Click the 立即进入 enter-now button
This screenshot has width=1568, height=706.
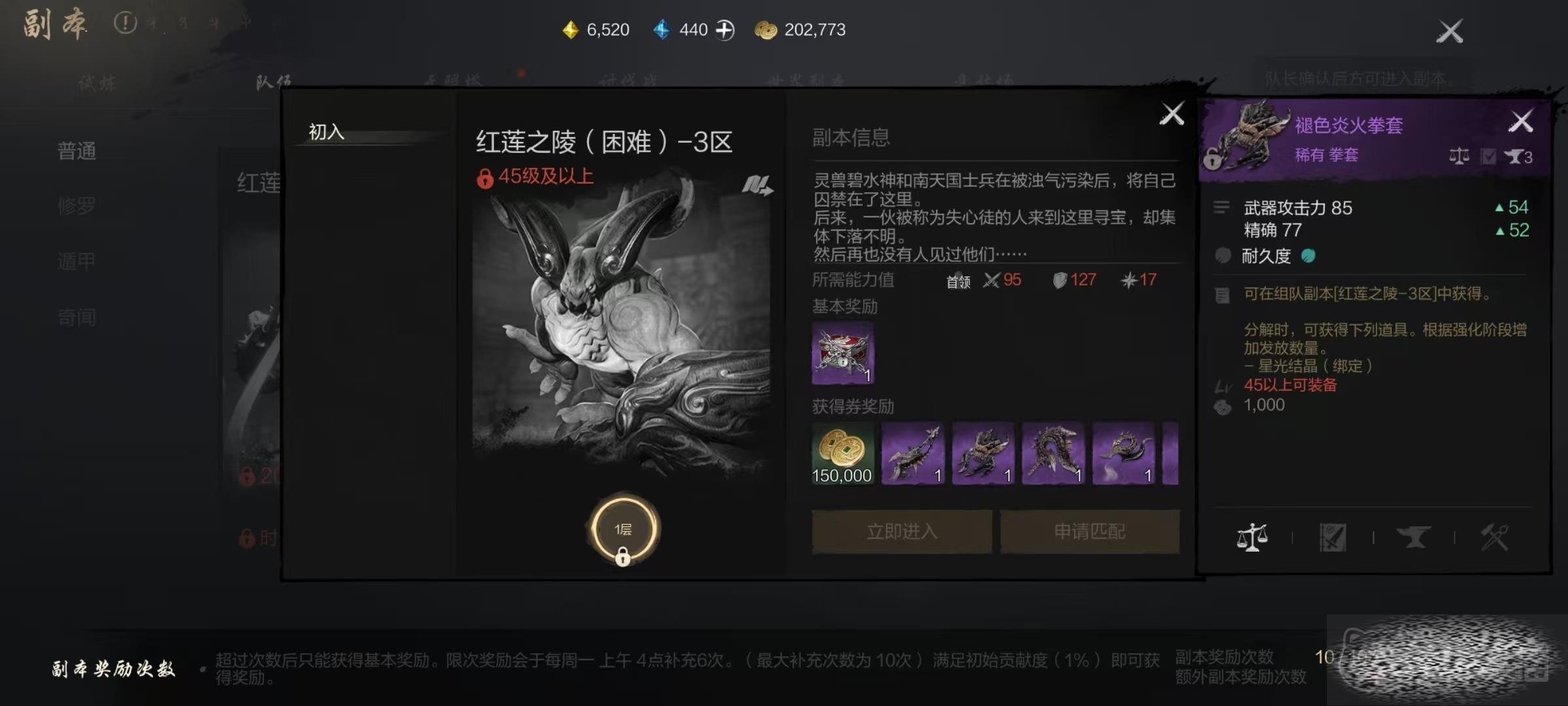pyautogui.click(x=902, y=531)
